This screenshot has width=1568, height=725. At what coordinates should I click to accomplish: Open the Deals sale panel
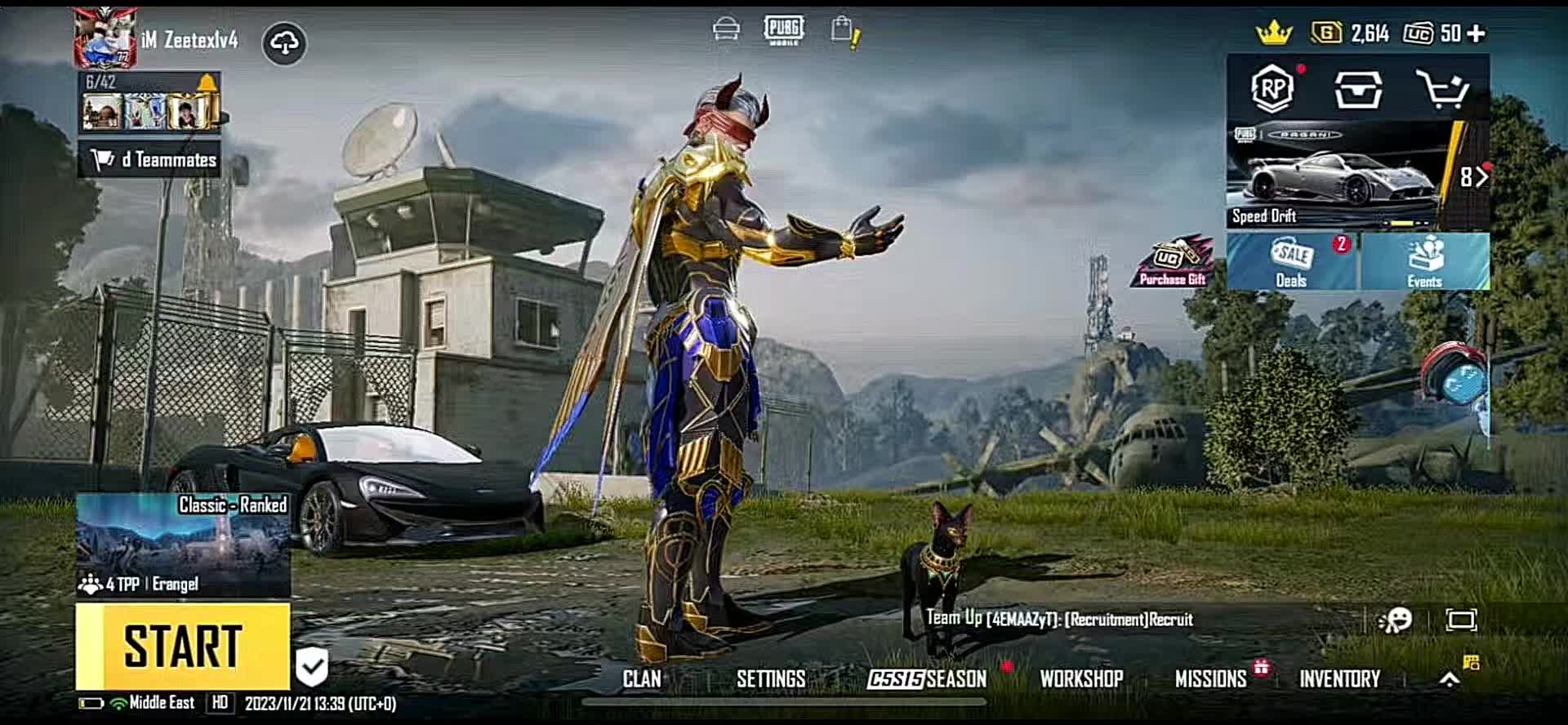coord(1291,261)
